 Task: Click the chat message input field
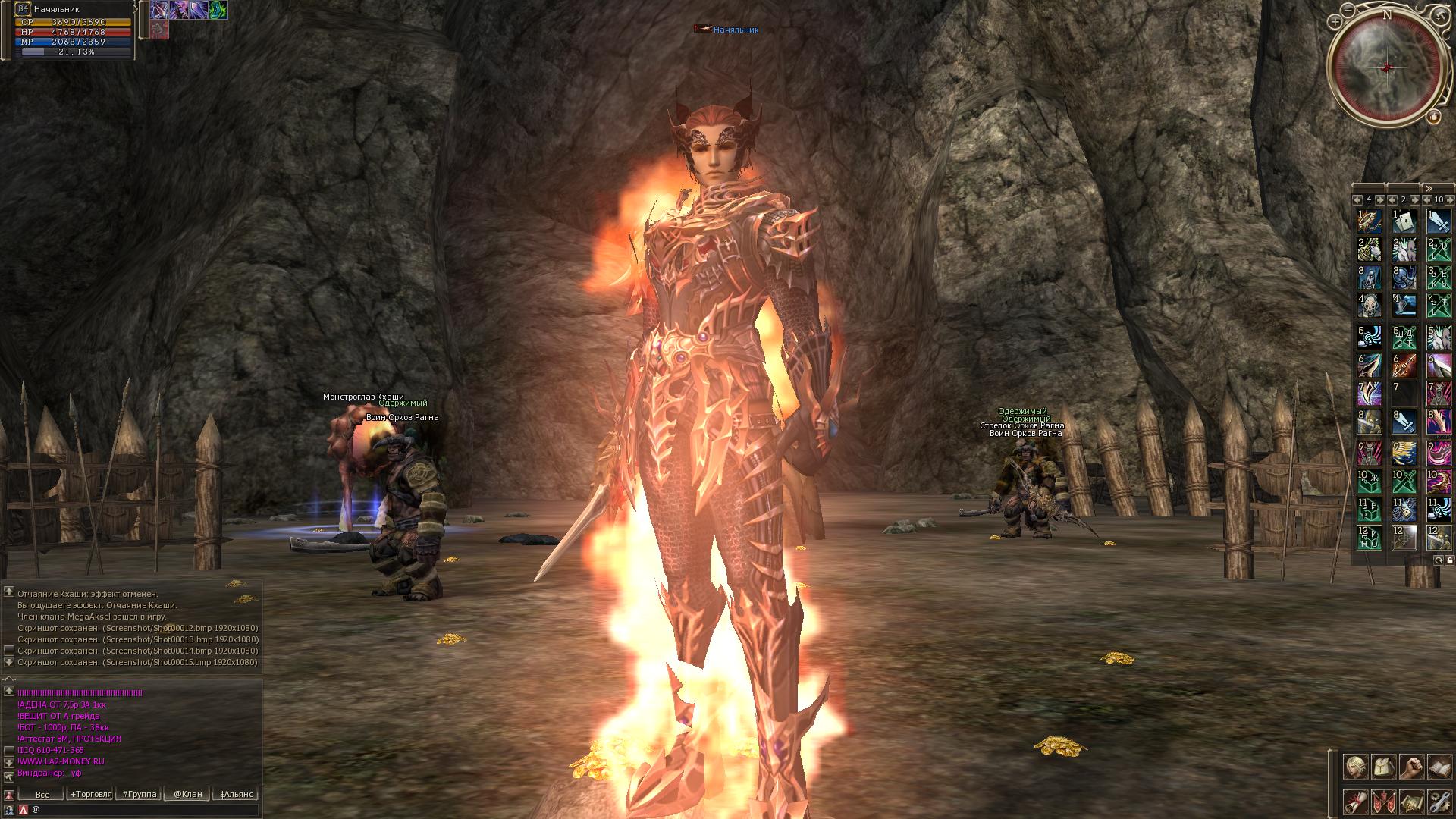click(144, 810)
